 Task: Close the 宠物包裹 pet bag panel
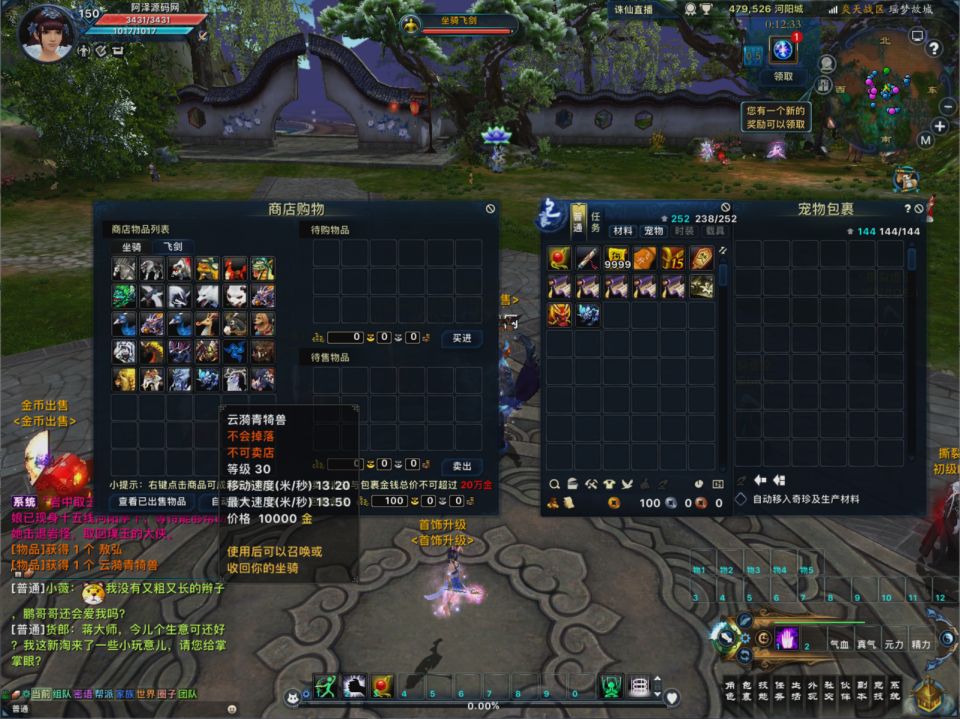[919, 208]
